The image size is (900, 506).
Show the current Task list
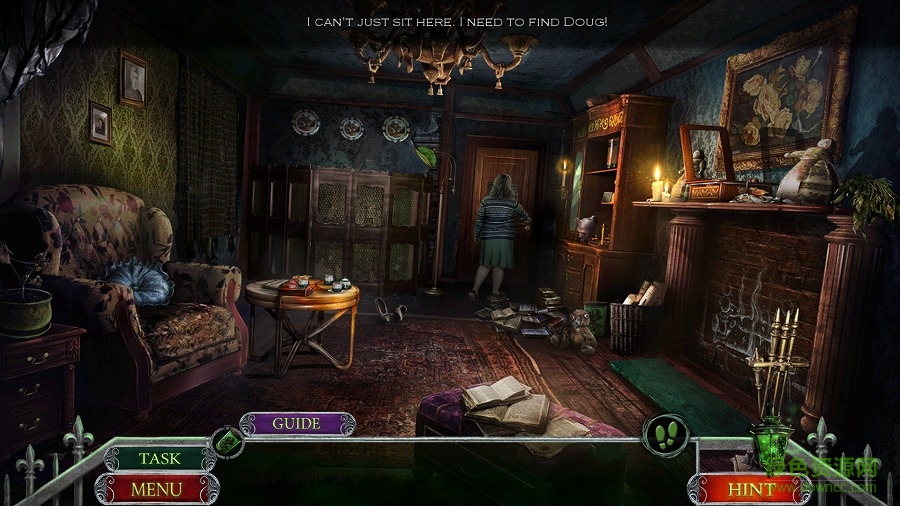[x=160, y=458]
